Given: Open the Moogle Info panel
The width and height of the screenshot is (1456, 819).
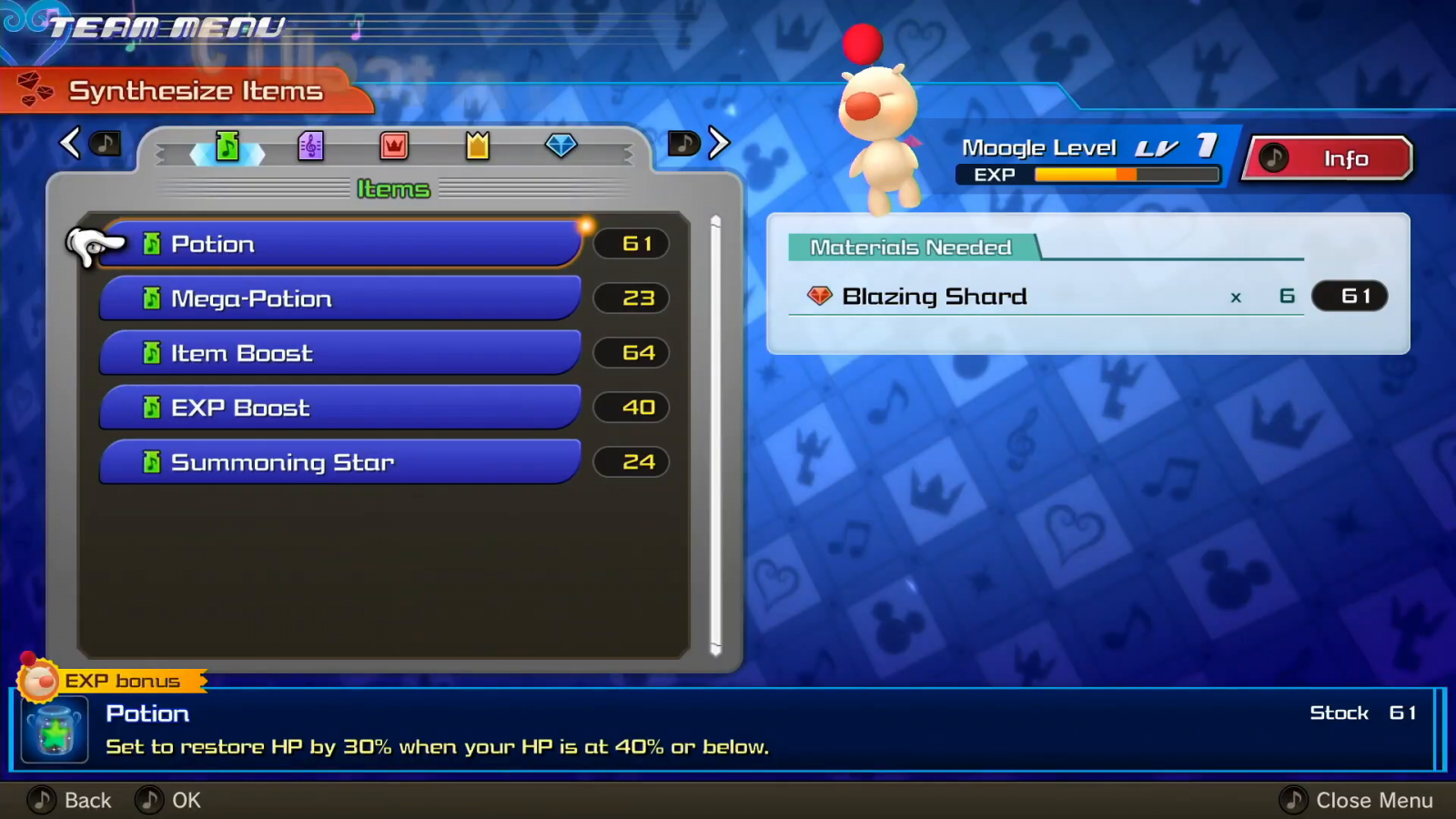Looking at the screenshot, I should (1329, 159).
